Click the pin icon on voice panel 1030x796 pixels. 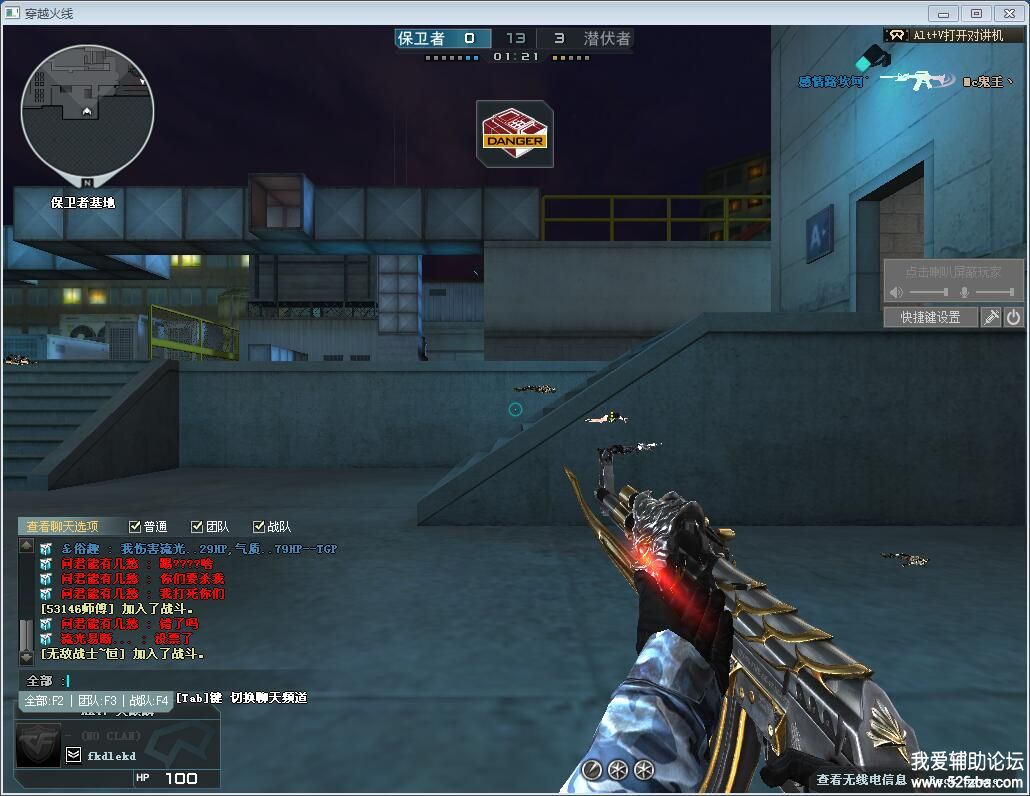[x=991, y=317]
